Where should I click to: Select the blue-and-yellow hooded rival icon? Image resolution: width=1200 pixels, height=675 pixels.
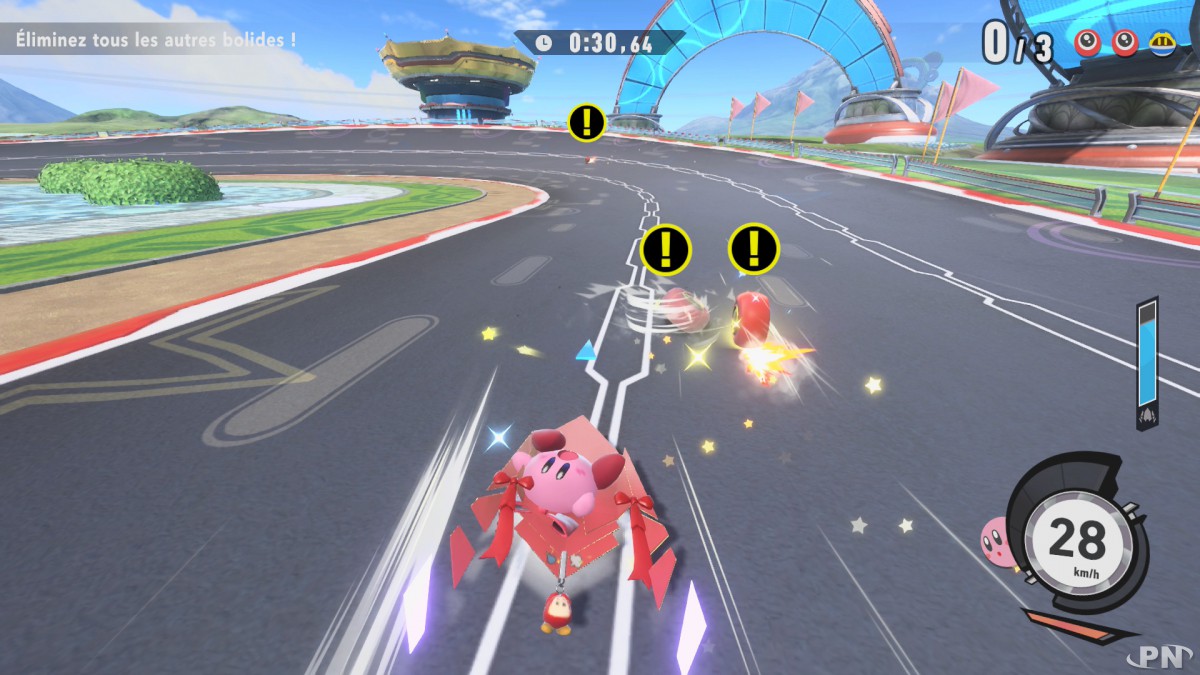click(1161, 43)
